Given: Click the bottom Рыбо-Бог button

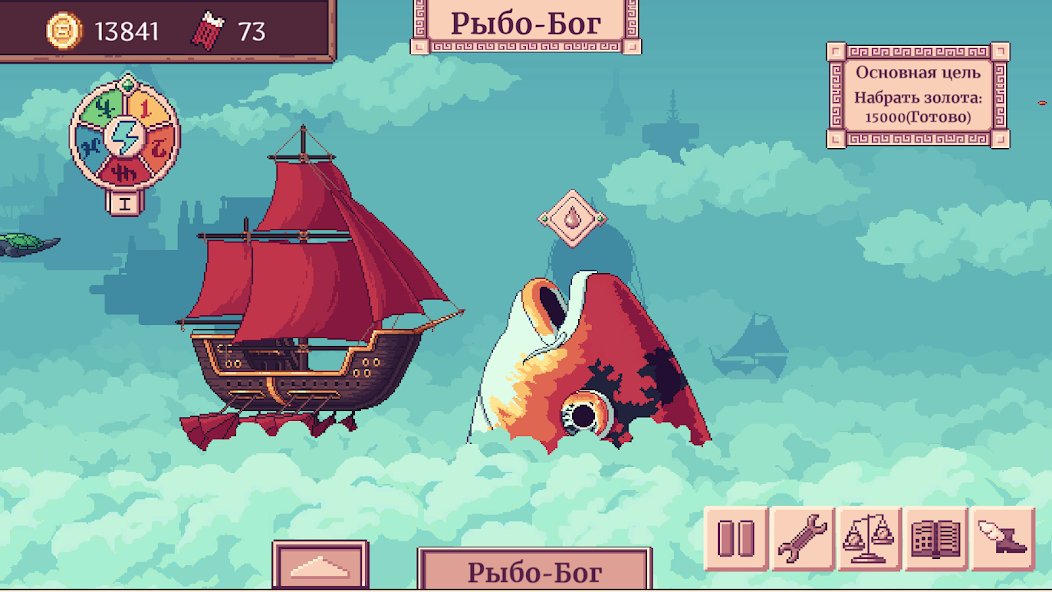Looking at the screenshot, I should 534,571.
